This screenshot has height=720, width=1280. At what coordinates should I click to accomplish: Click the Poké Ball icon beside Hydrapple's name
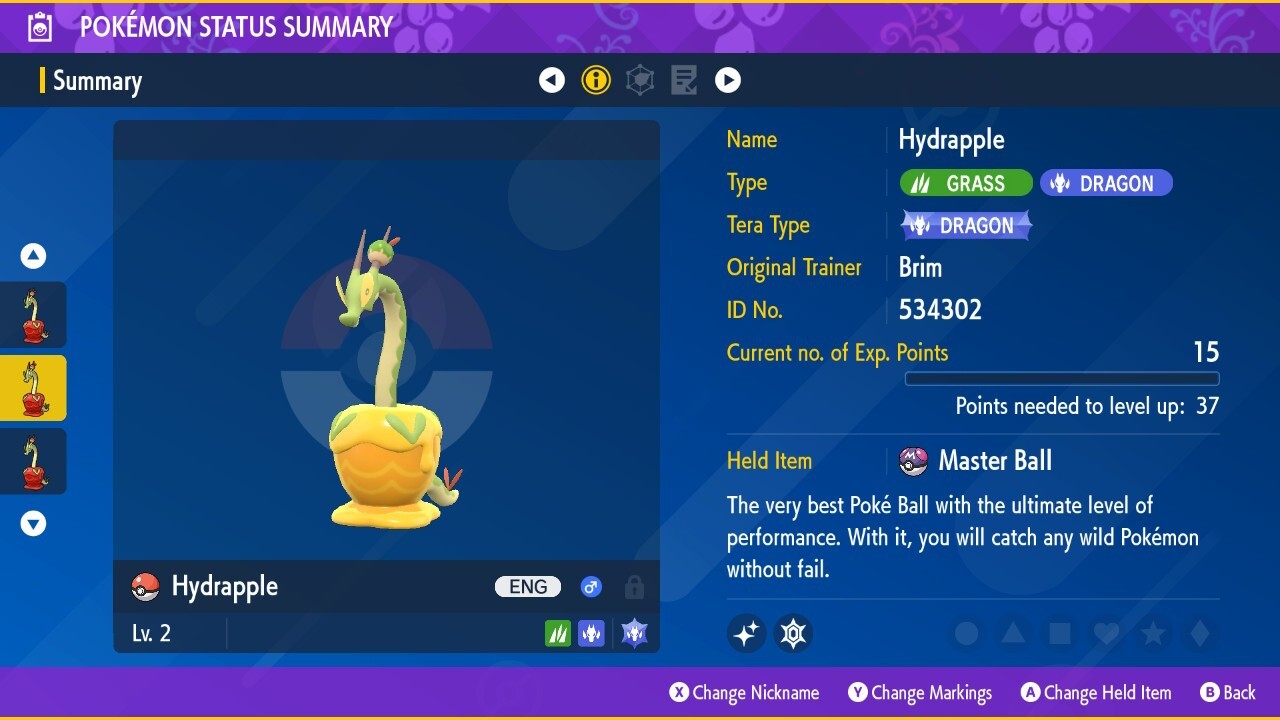tap(146, 586)
